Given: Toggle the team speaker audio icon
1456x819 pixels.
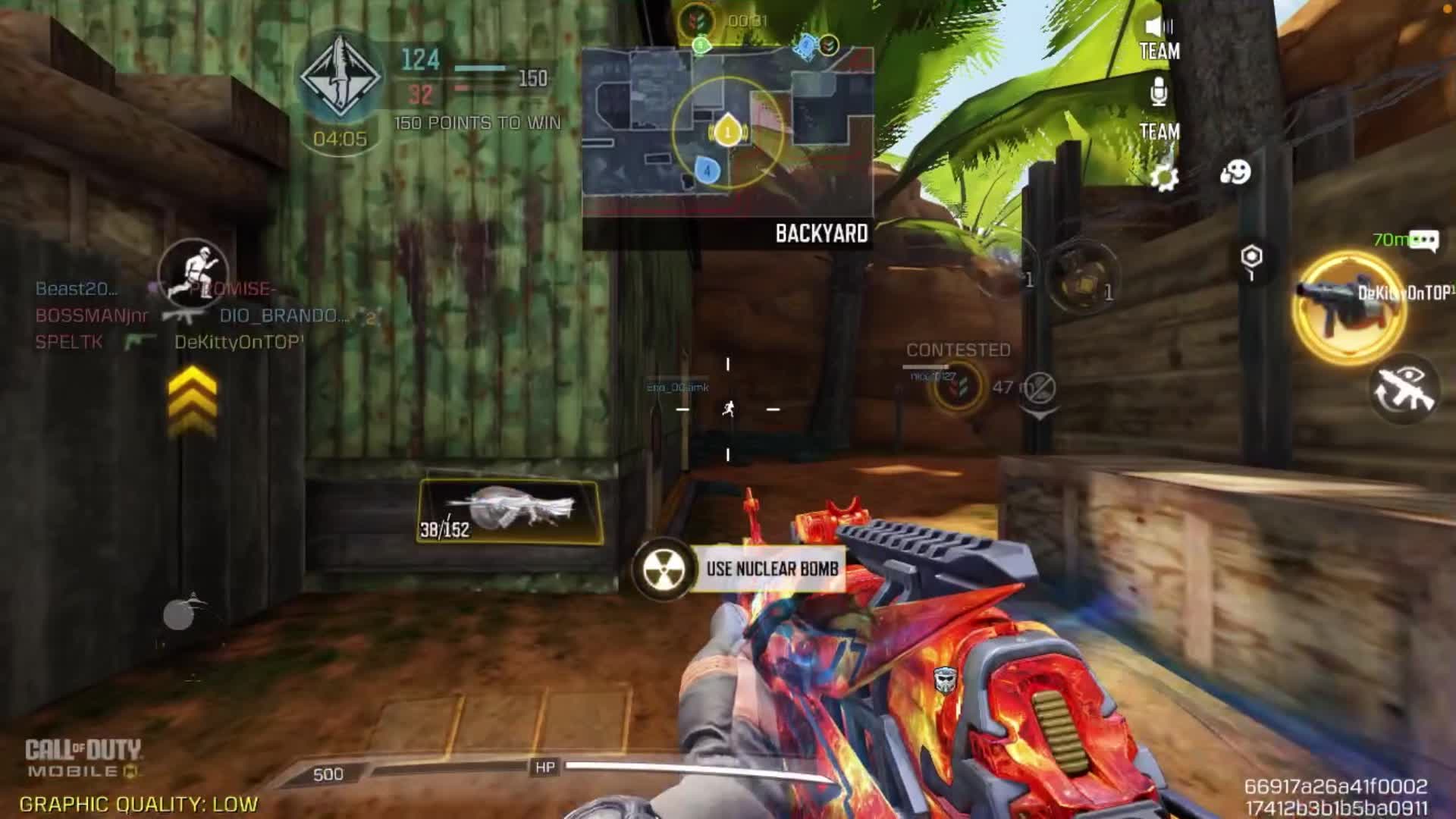Looking at the screenshot, I should click(x=1159, y=29).
